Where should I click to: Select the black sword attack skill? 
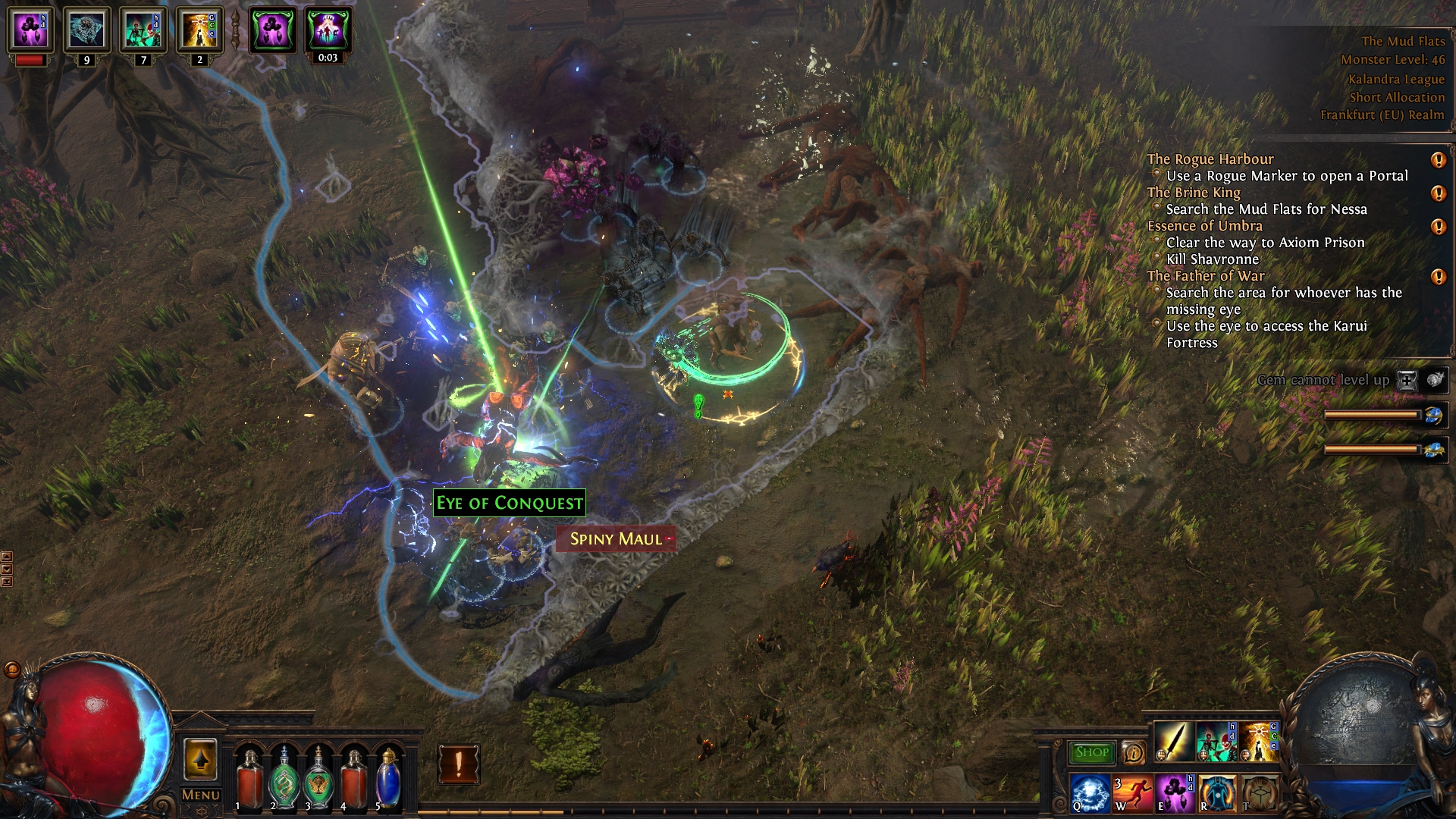coord(1173,742)
